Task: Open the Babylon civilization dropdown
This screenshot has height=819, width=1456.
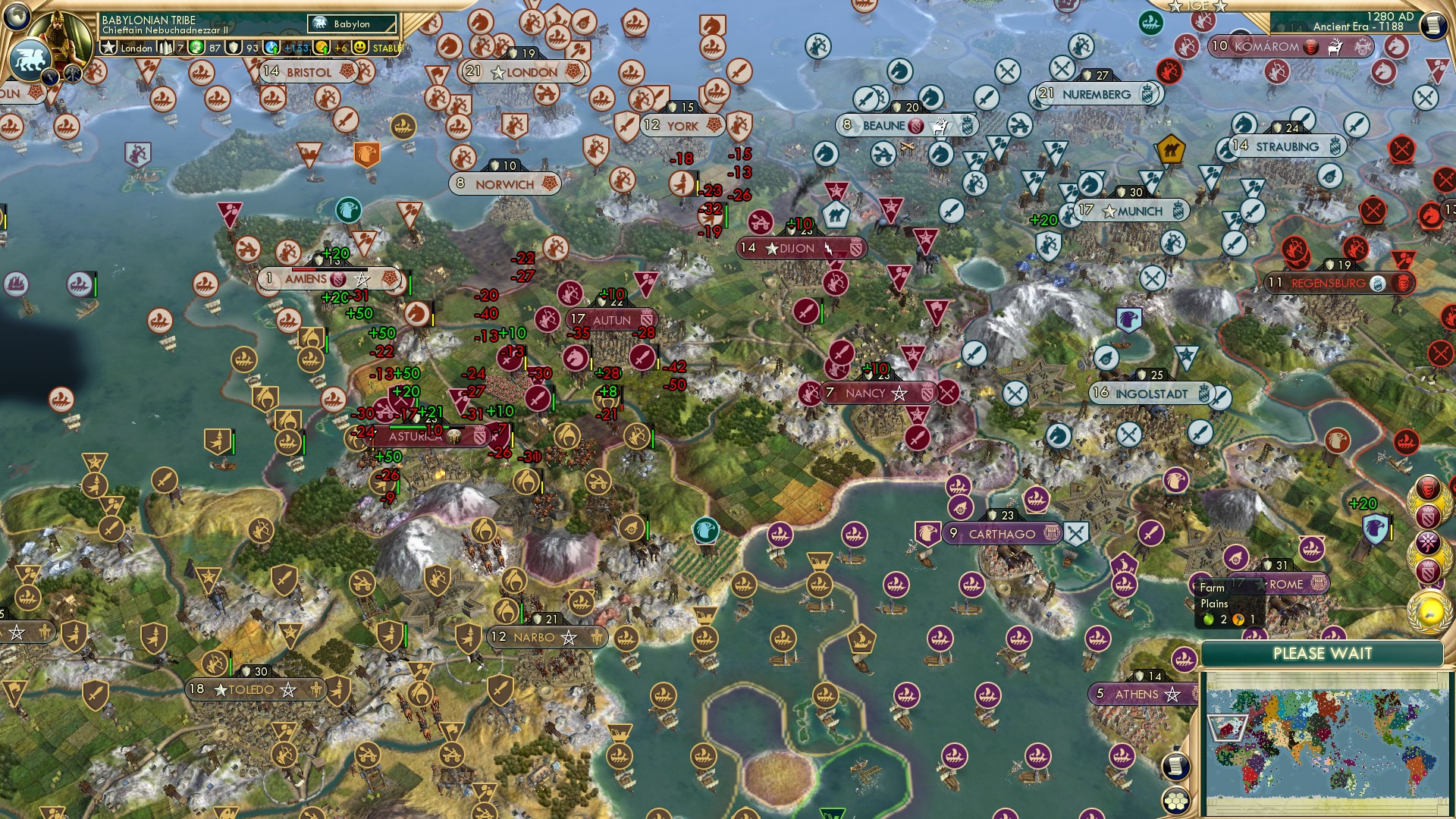Action: (351, 24)
